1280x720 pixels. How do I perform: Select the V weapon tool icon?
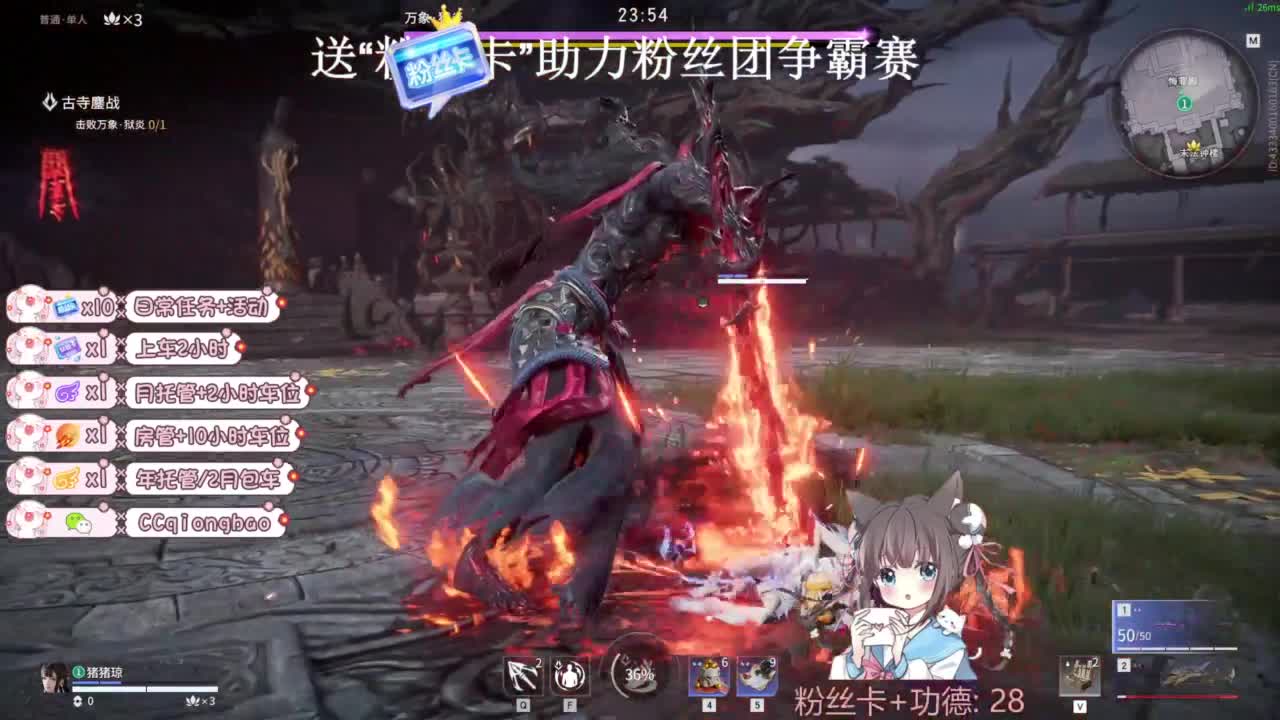click(1080, 673)
